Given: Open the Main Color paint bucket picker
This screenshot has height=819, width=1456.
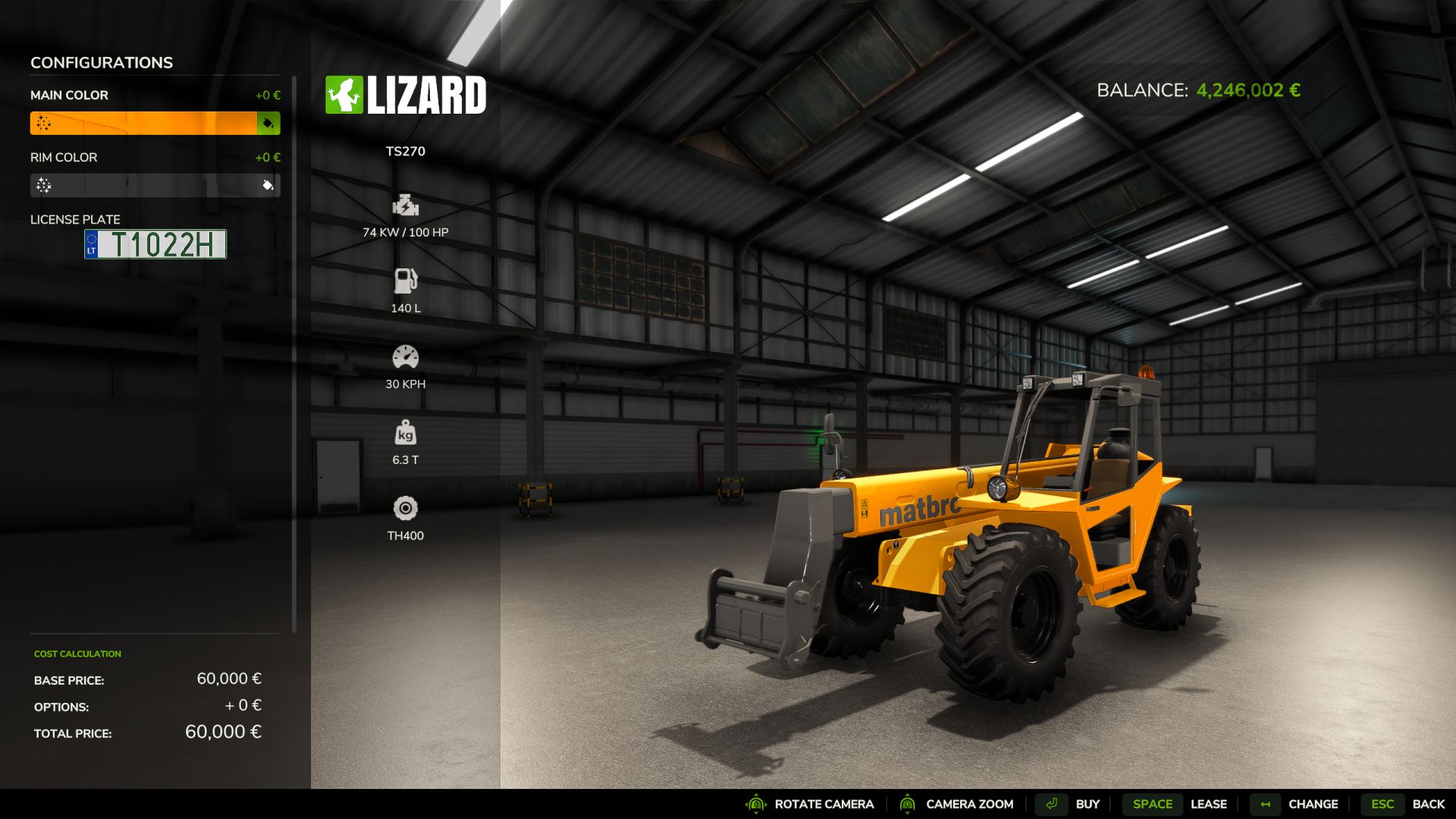Looking at the screenshot, I should coord(269,123).
